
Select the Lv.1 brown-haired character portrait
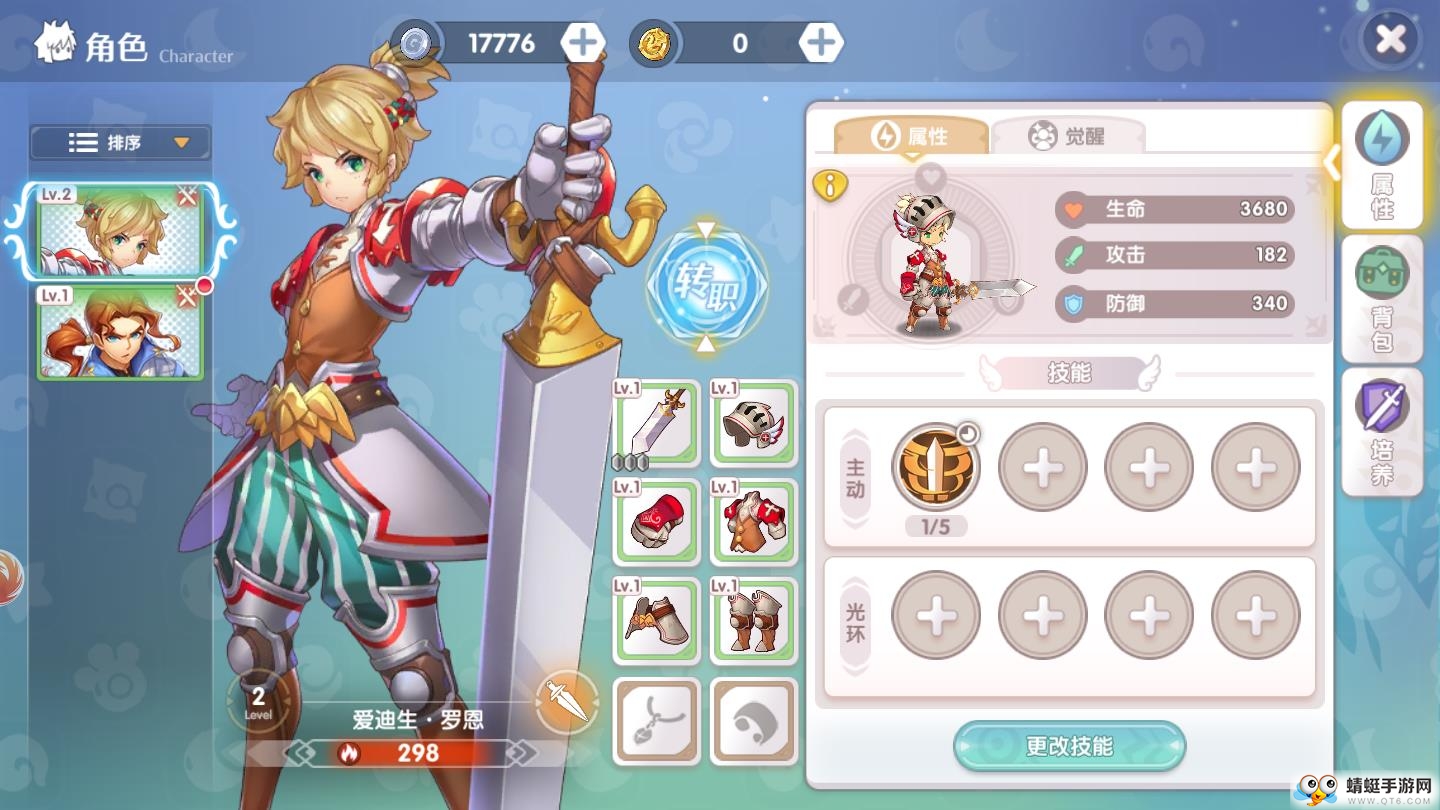(120, 333)
